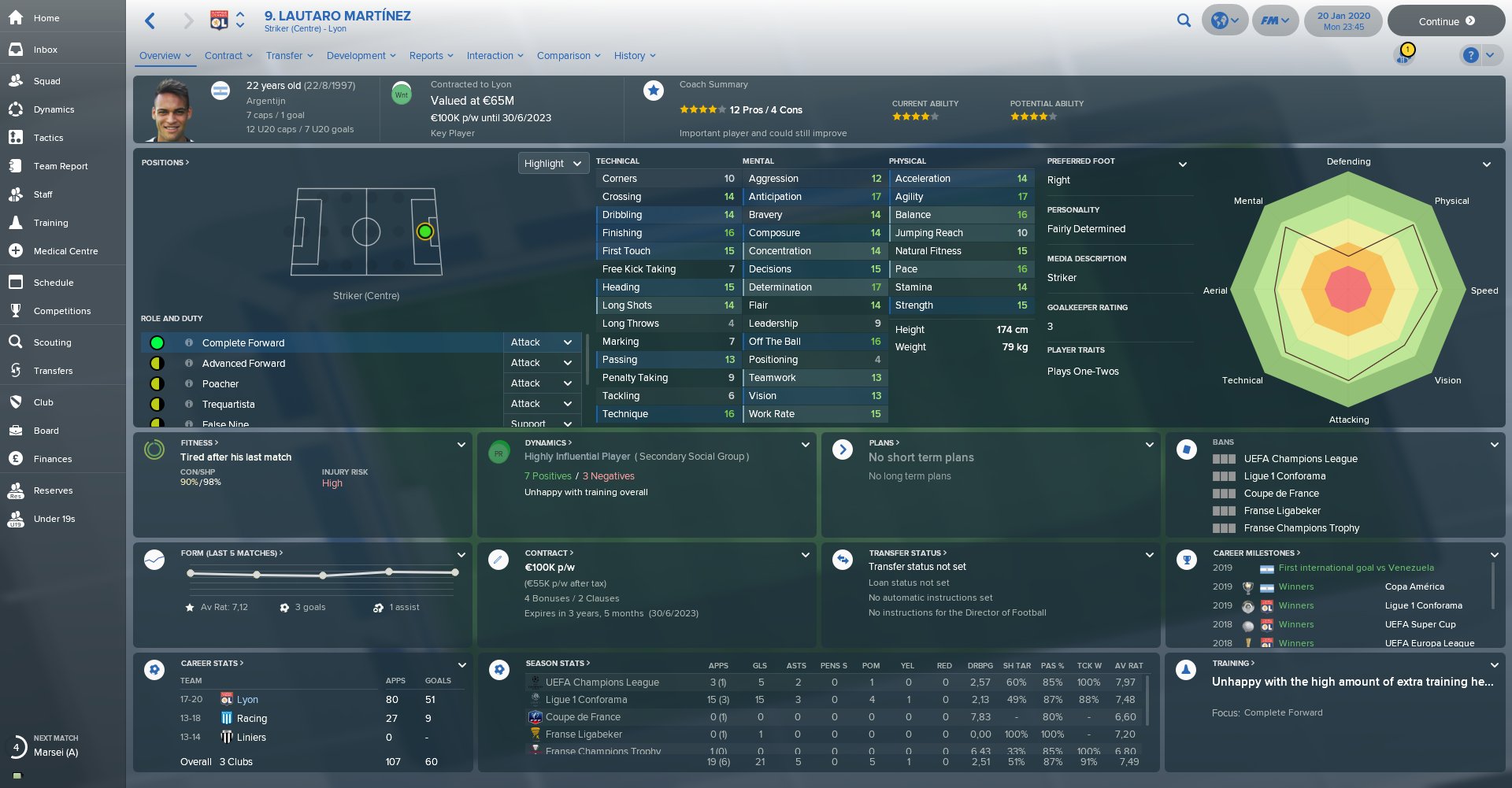
Task: Open the Tactics screen
Action: point(48,138)
